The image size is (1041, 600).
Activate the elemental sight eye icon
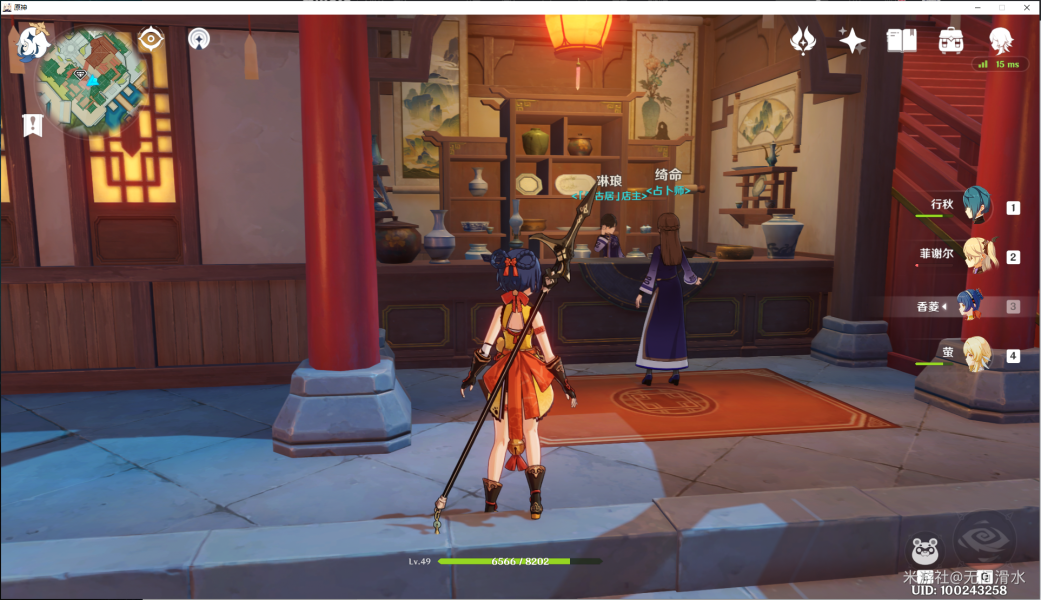click(151, 39)
